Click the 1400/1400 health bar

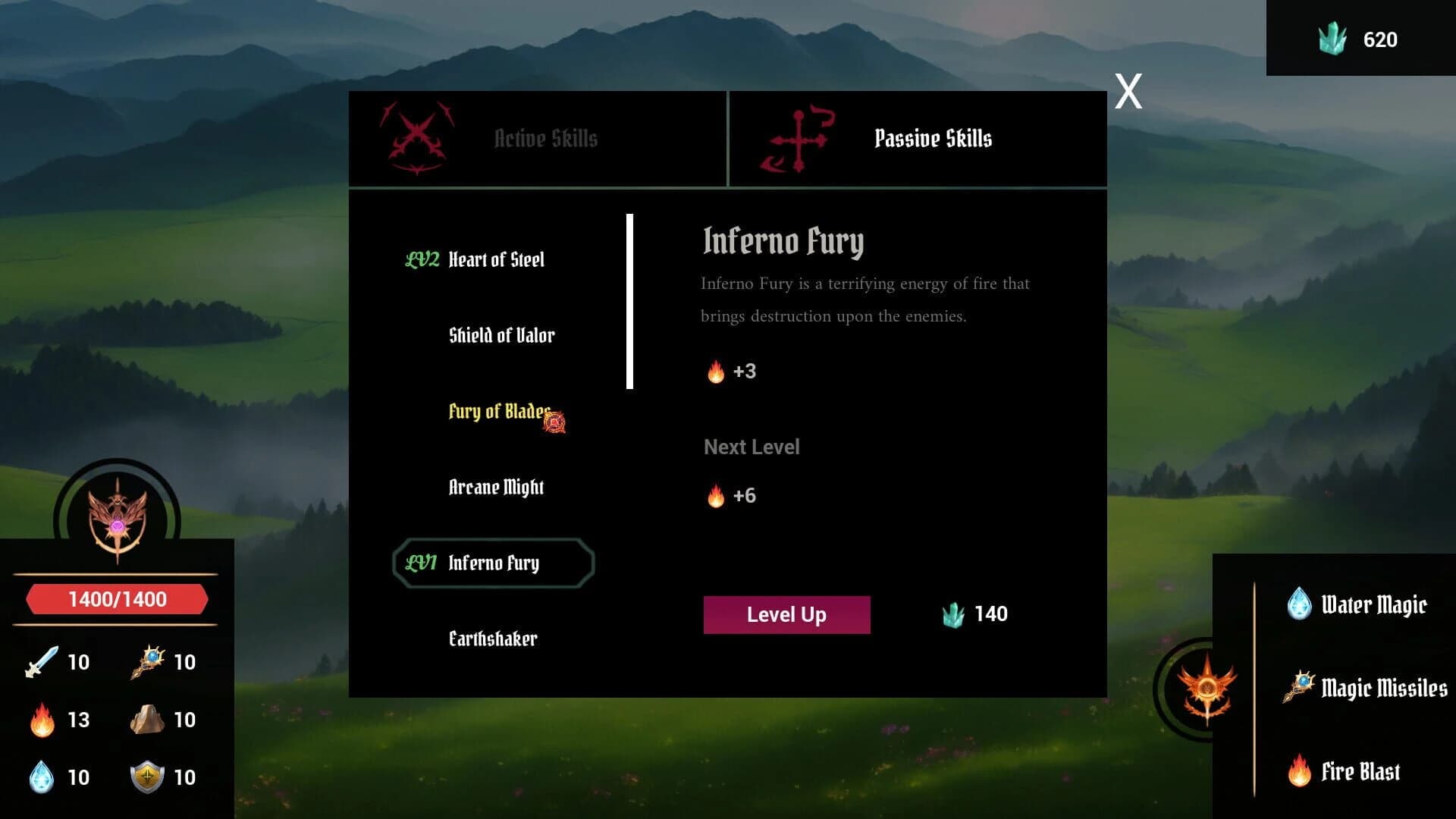point(117,598)
